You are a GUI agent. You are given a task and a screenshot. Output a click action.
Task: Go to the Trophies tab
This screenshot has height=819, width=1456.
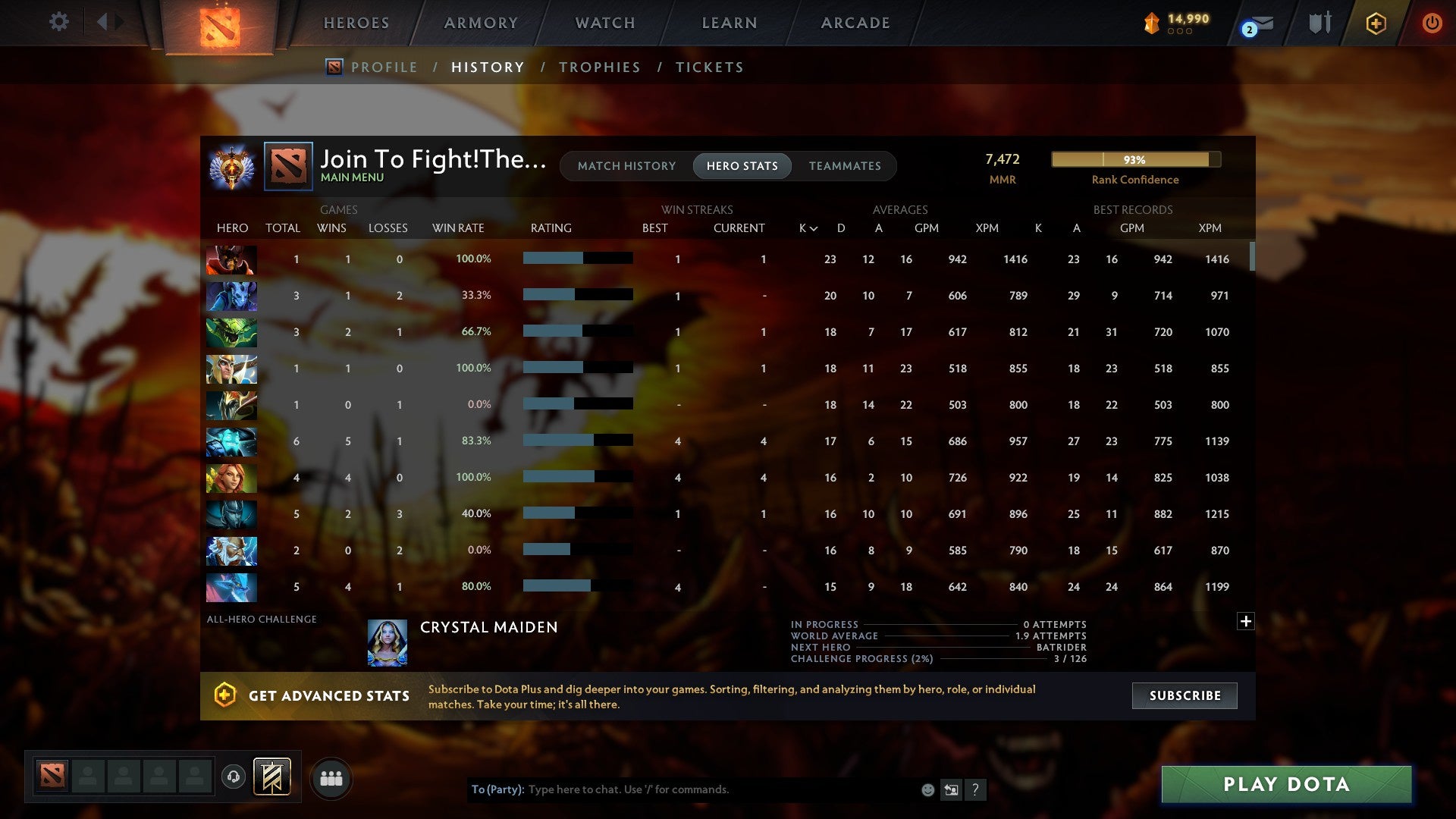click(599, 67)
